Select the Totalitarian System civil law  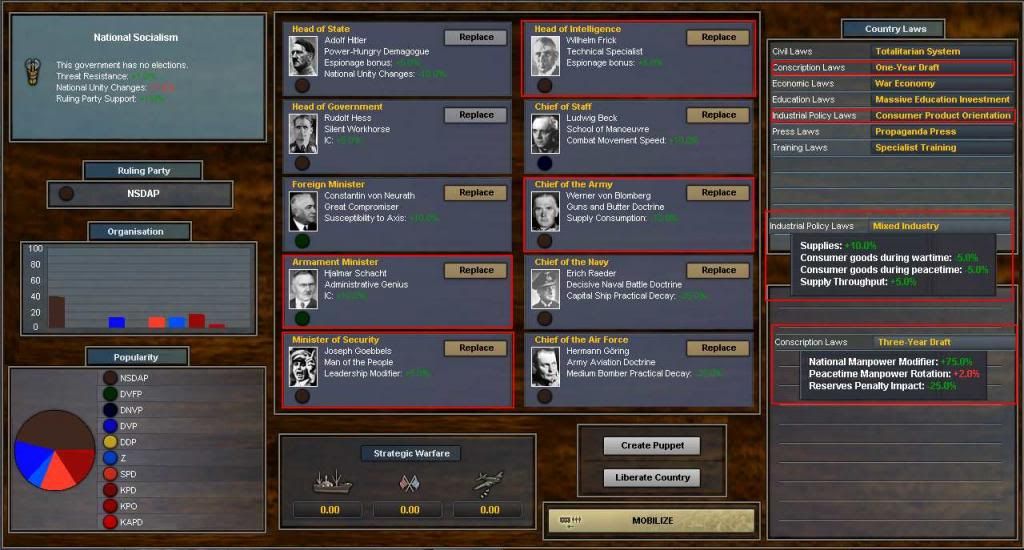916,51
